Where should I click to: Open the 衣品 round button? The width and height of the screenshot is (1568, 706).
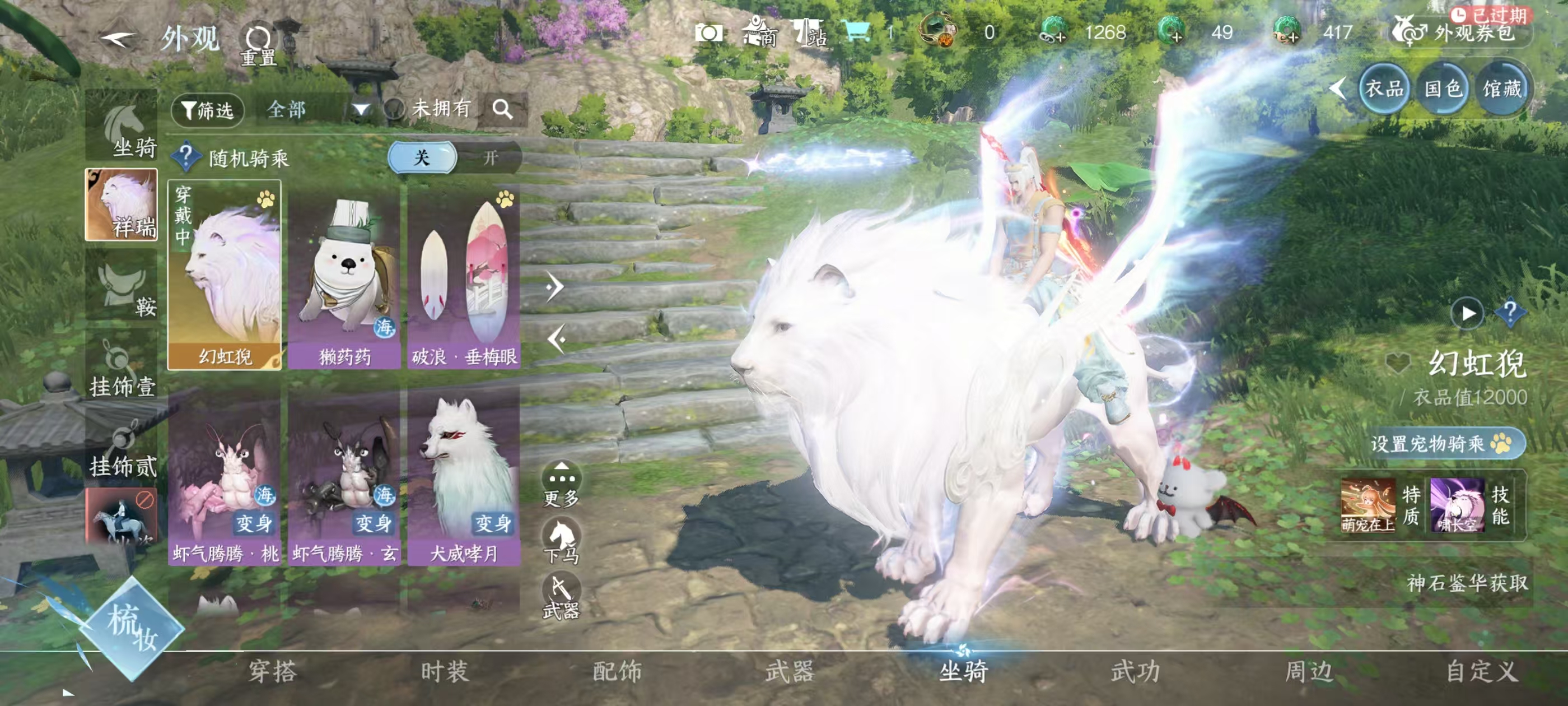coord(1384,90)
